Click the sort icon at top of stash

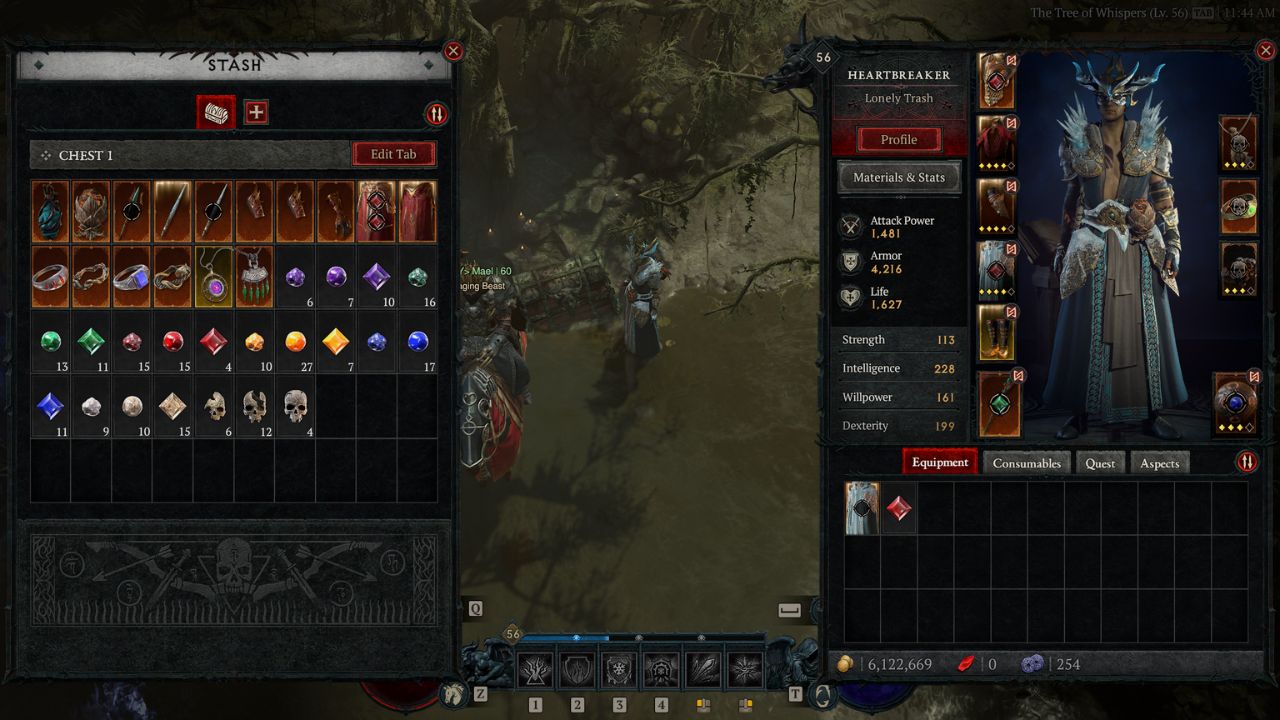click(435, 114)
